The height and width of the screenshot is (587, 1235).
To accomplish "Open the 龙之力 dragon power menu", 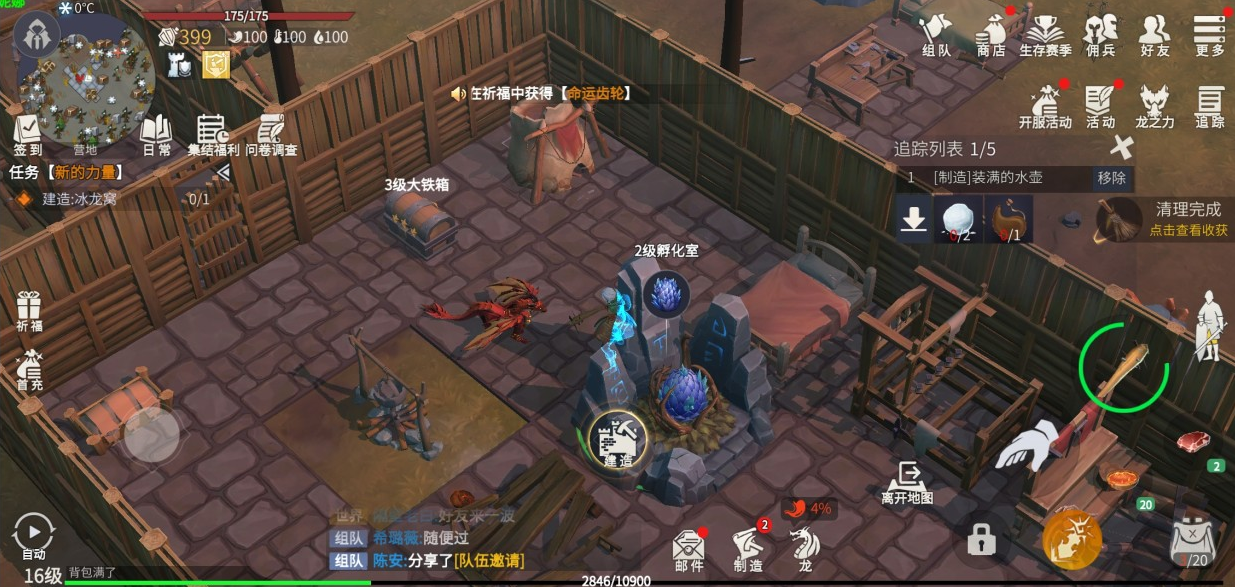I will [x=1155, y=105].
